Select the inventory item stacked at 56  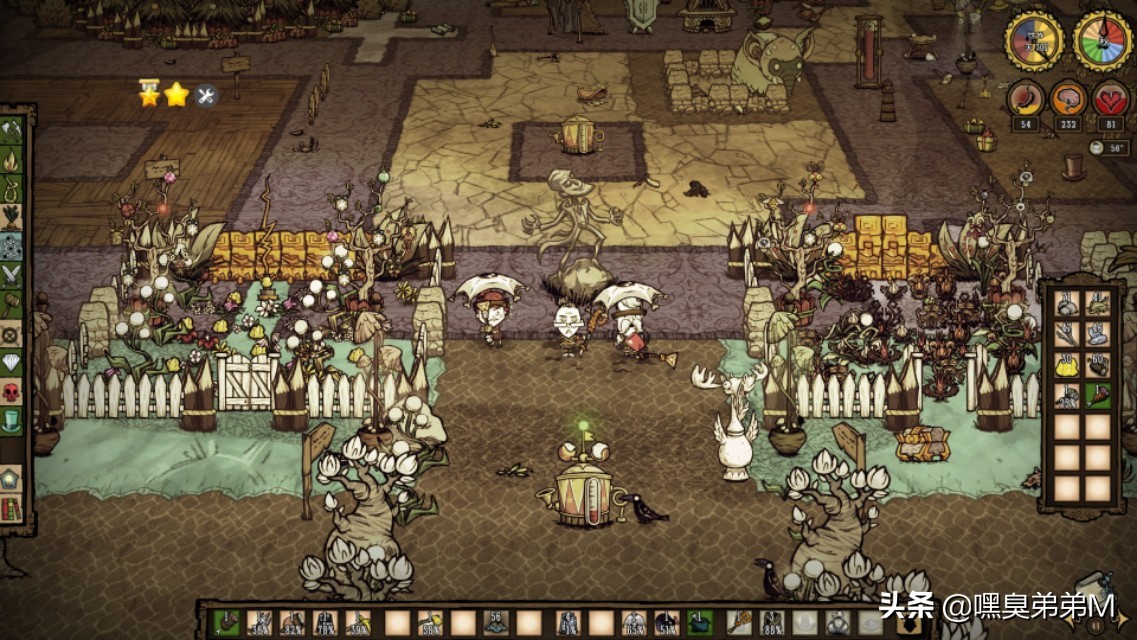[496, 623]
